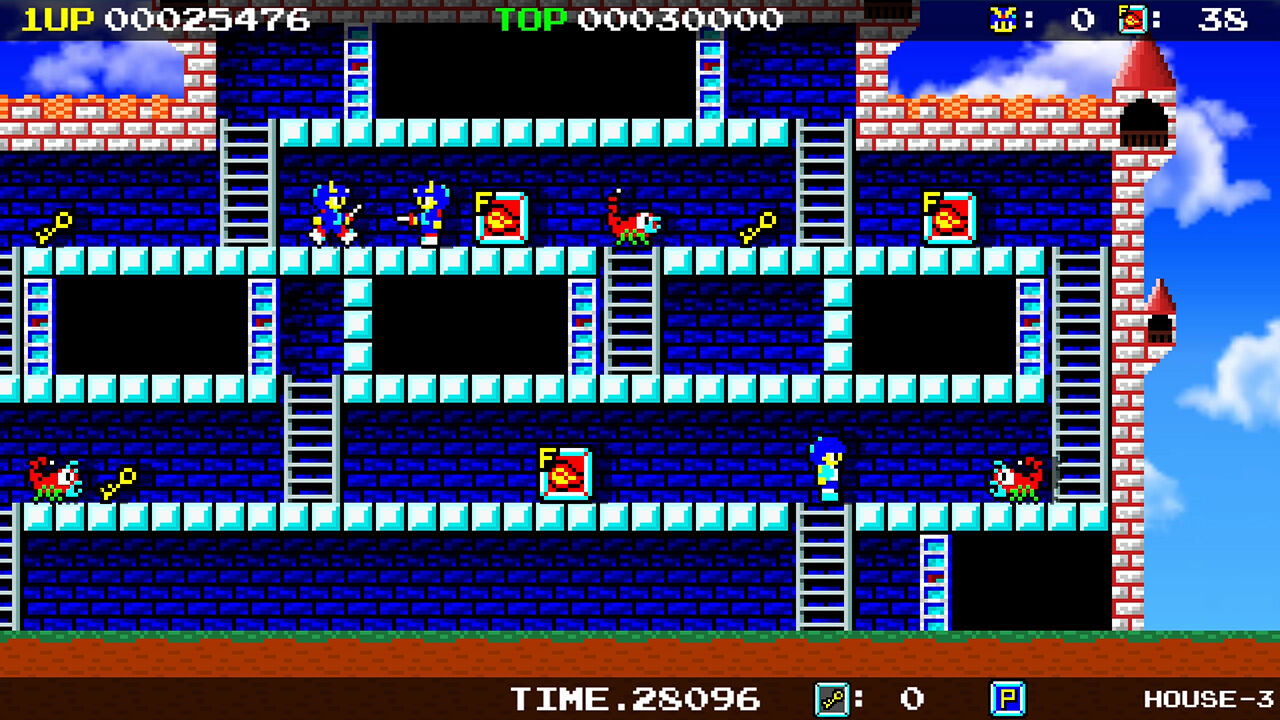Click the TIME.28096 counter at the bottom
Image resolution: width=1280 pixels, height=720 pixels.
[636, 699]
